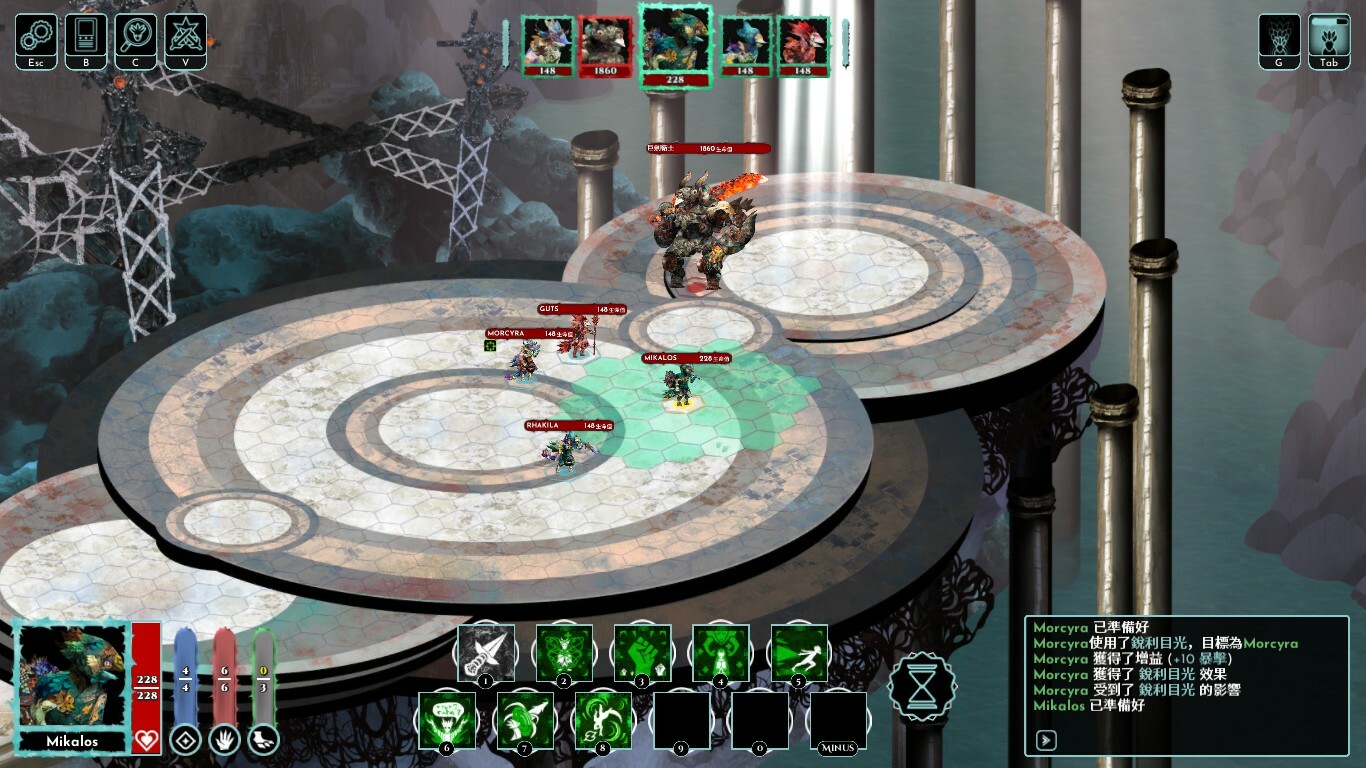Activate the dashing runner ability in slot 5
The image size is (1366, 768).
(798, 652)
